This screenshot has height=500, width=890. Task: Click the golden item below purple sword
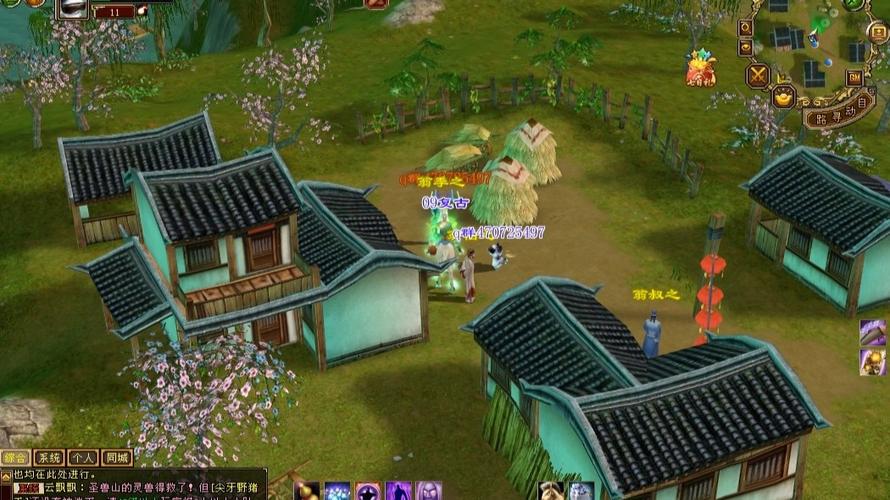coord(872,361)
